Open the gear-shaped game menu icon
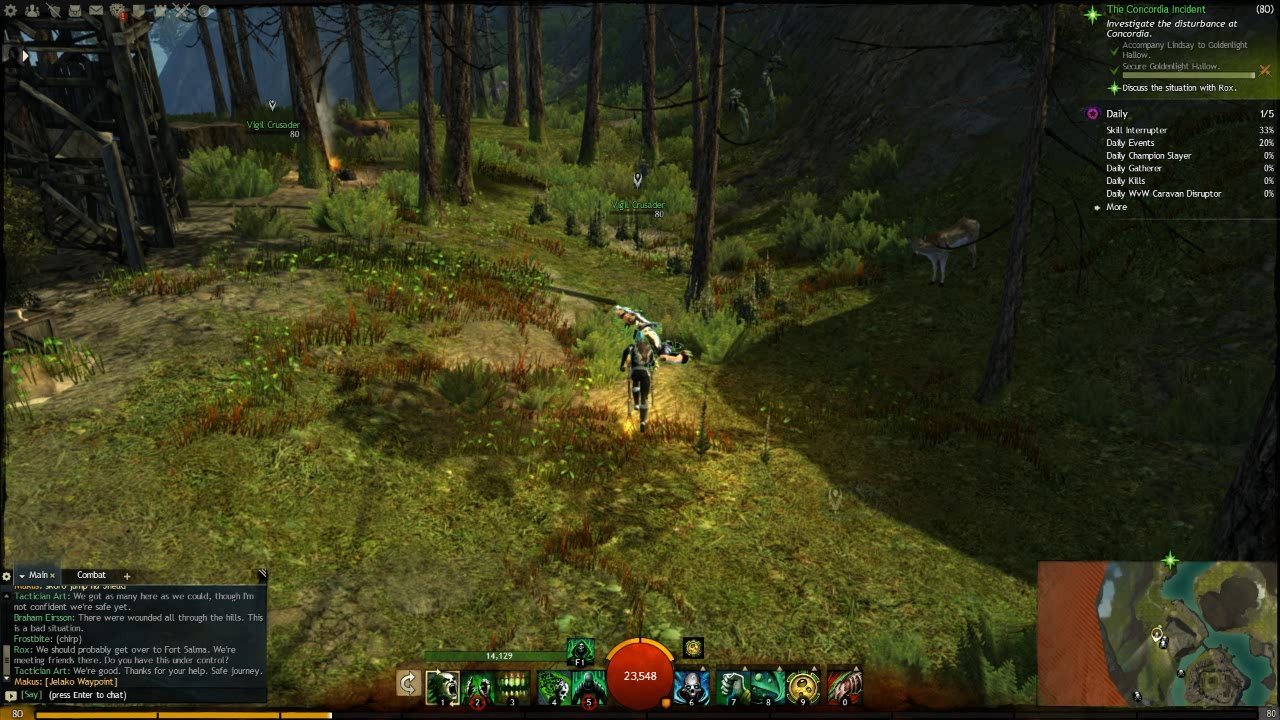The width and height of the screenshot is (1280, 720). point(13,11)
